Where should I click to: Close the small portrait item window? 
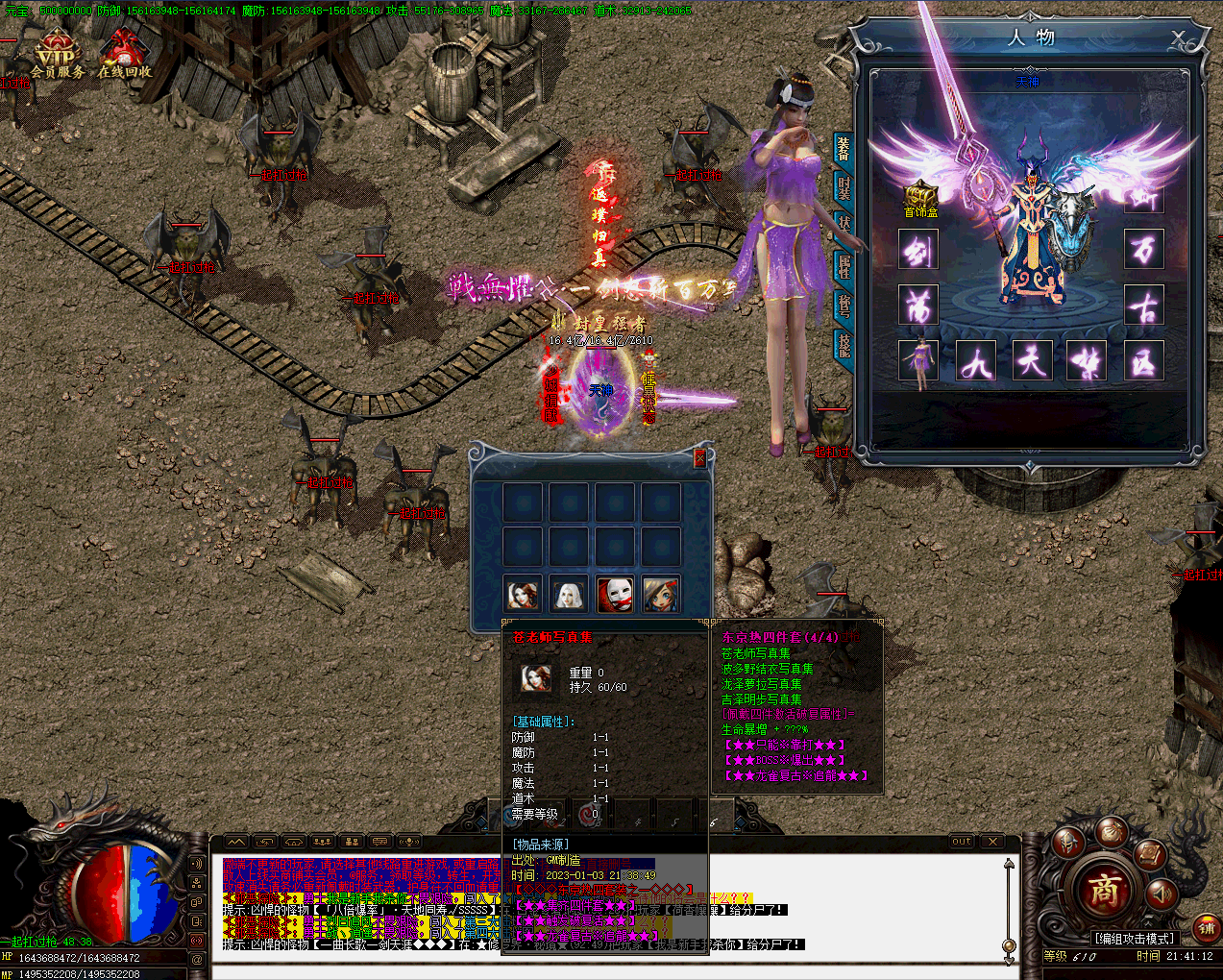(699, 459)
